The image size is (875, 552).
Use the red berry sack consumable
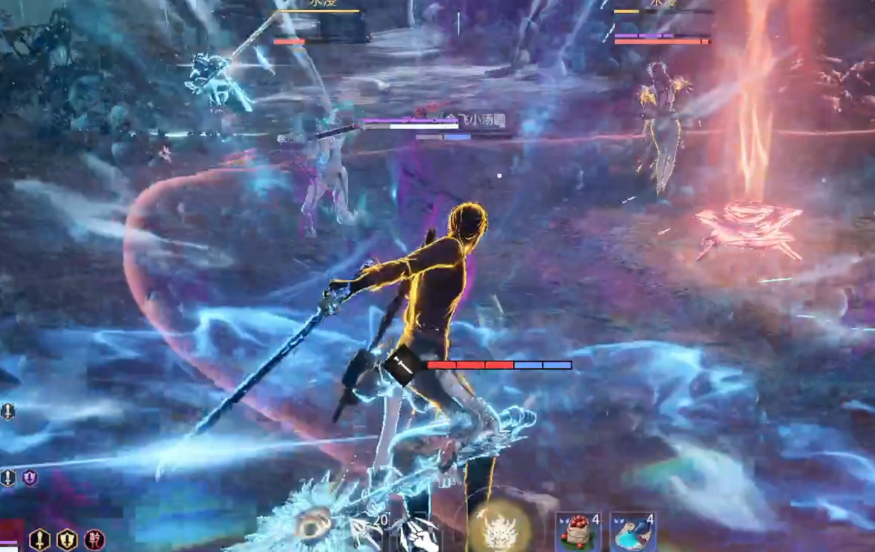[x=578, y=532]
